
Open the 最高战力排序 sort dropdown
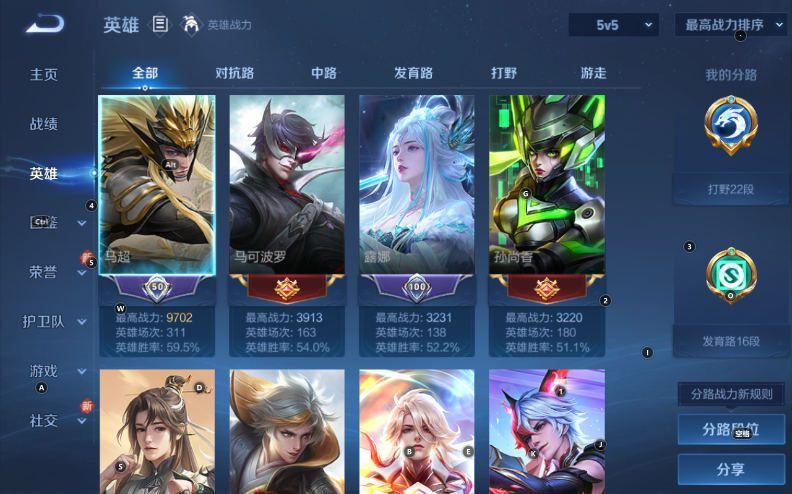tap(731, 25)
